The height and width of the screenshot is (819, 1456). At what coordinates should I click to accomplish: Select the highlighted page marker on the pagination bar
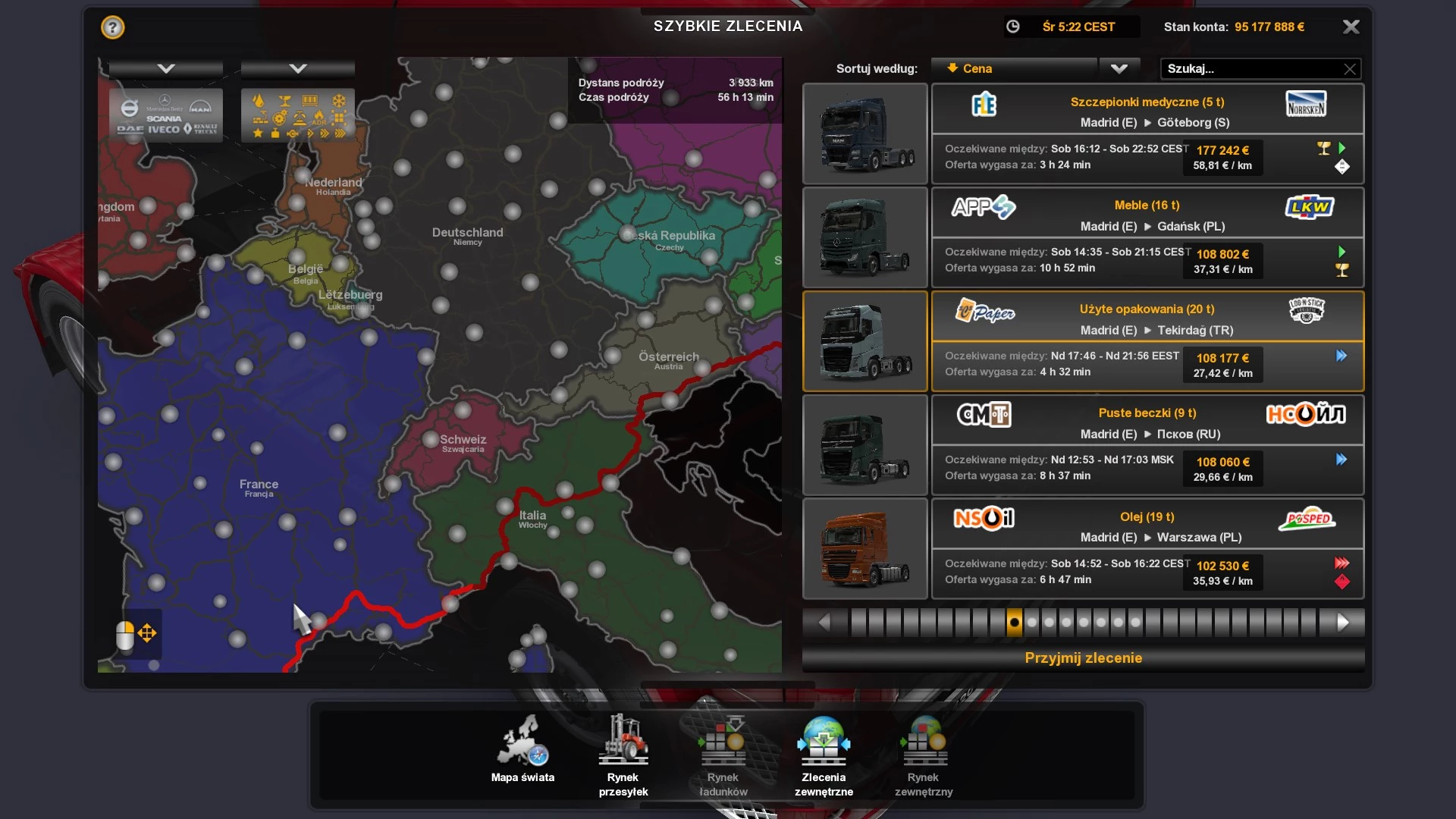tap(1013, 621)
